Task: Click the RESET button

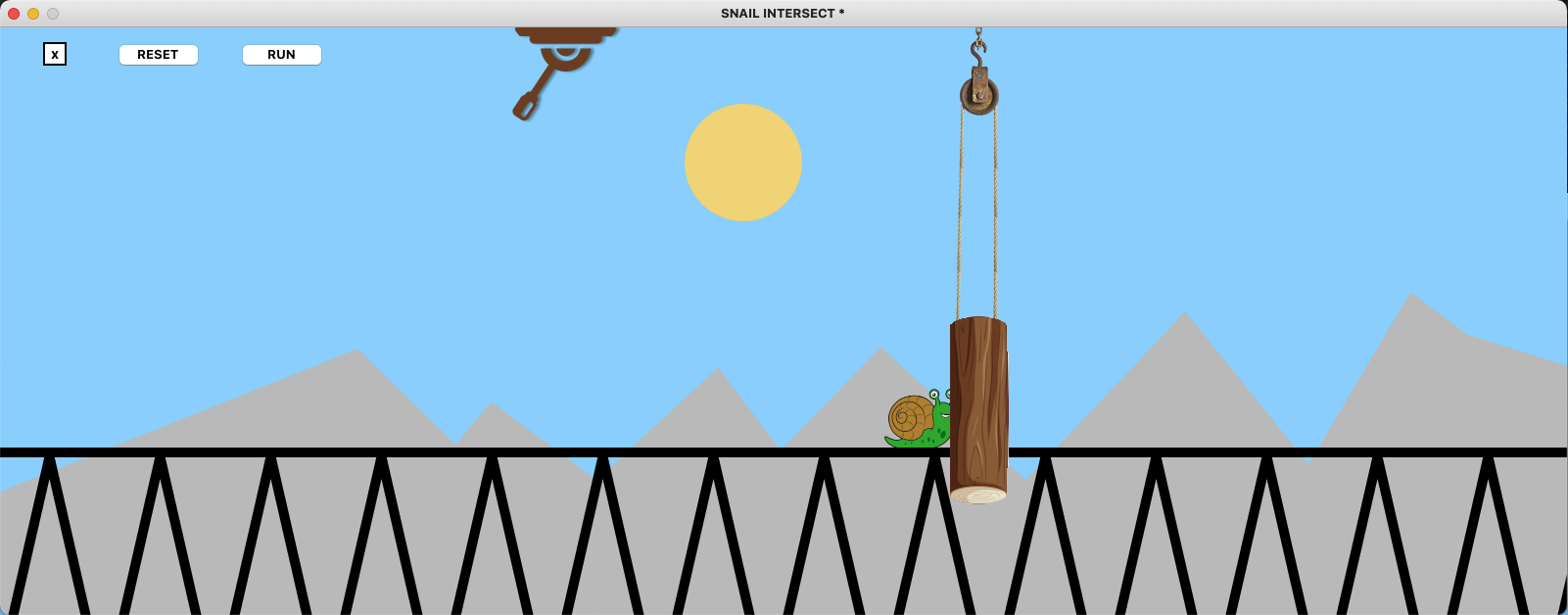Action: point(158,55)
